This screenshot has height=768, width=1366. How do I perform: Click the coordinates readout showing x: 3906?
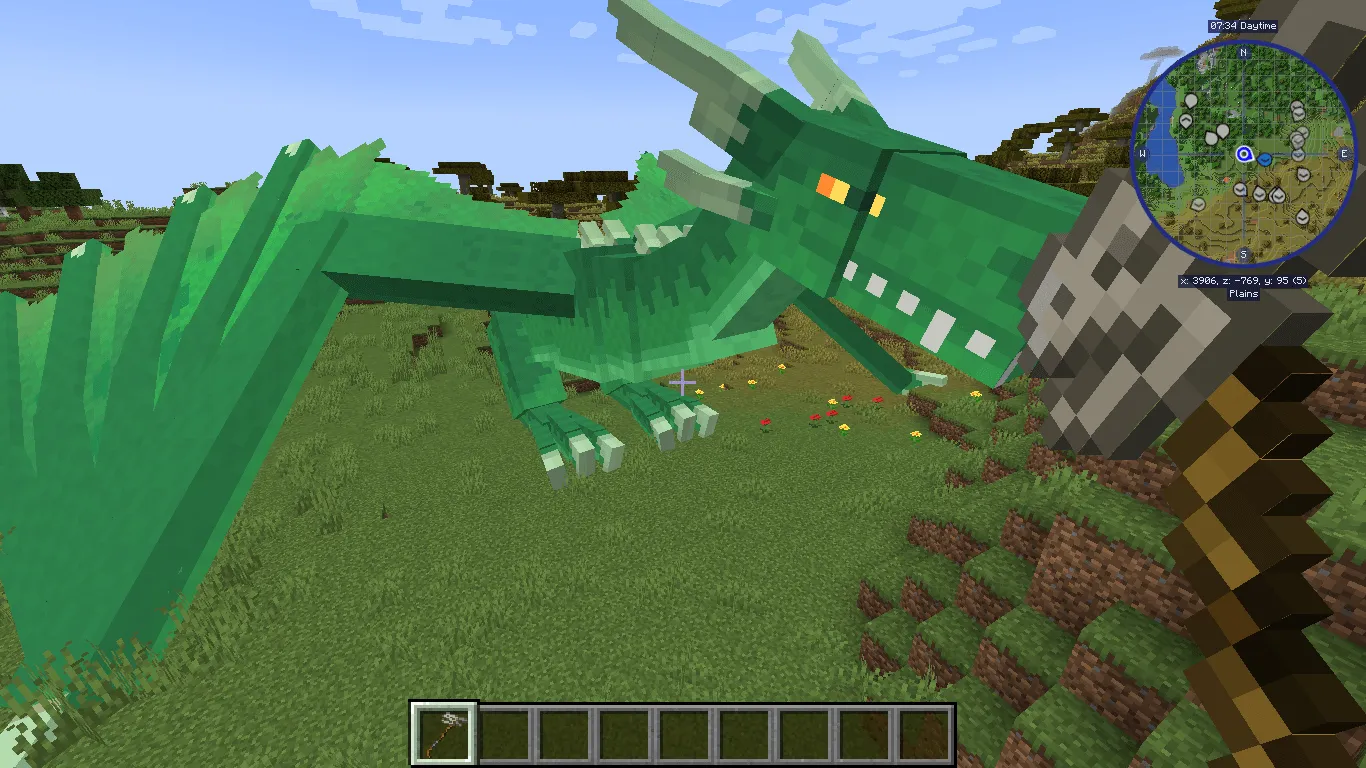click(x=1243, y=280)
